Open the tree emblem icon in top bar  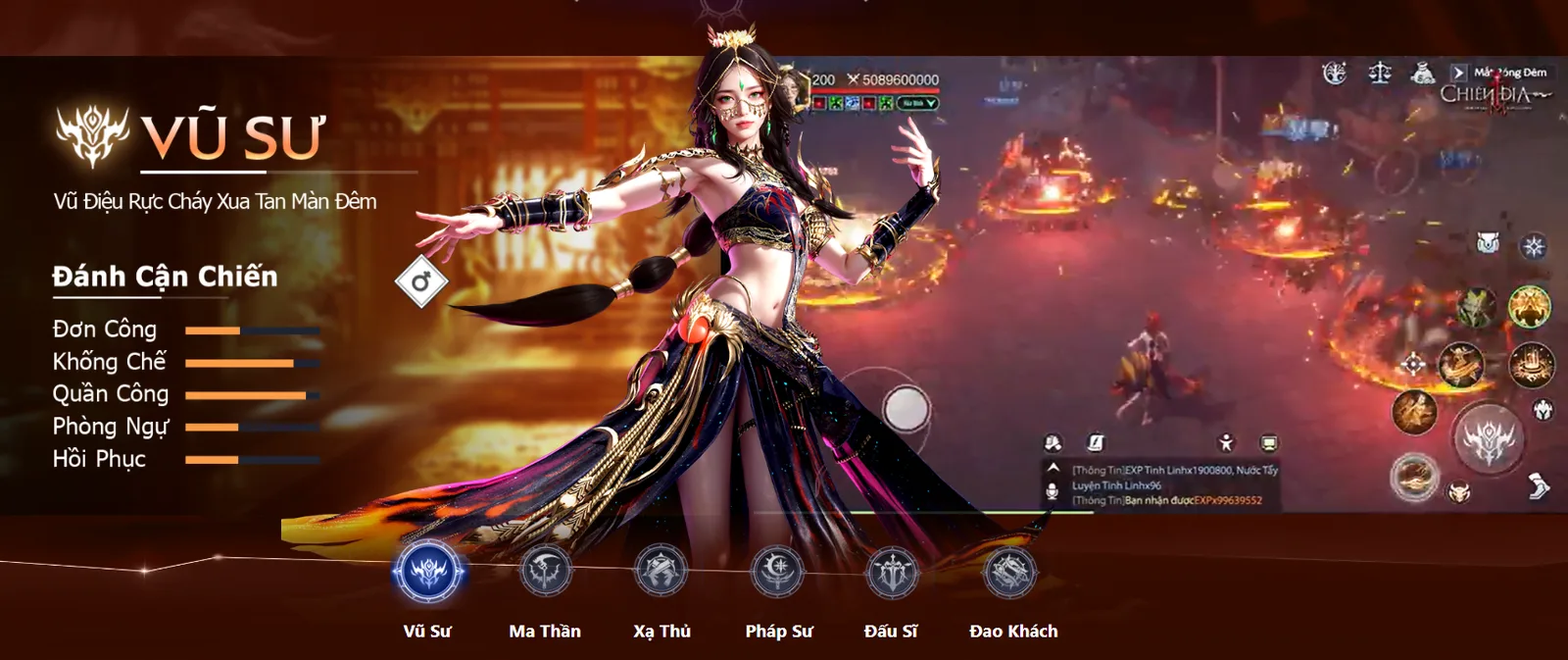tap(1334, 74)
